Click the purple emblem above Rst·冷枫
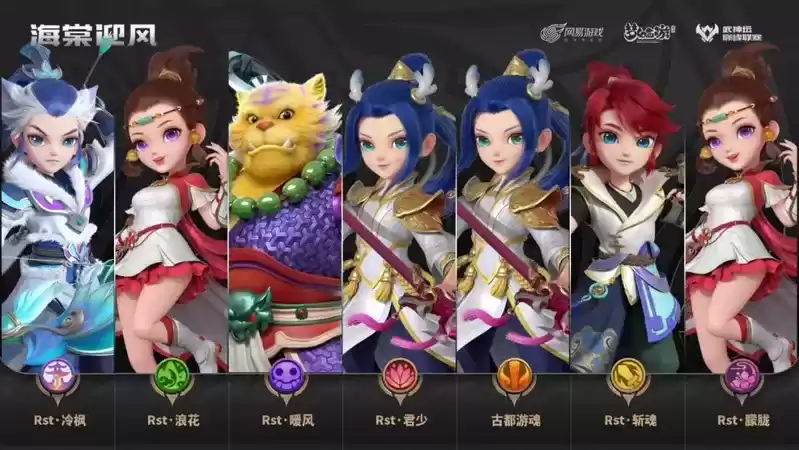The image size is (799, 450). [56, 379]
